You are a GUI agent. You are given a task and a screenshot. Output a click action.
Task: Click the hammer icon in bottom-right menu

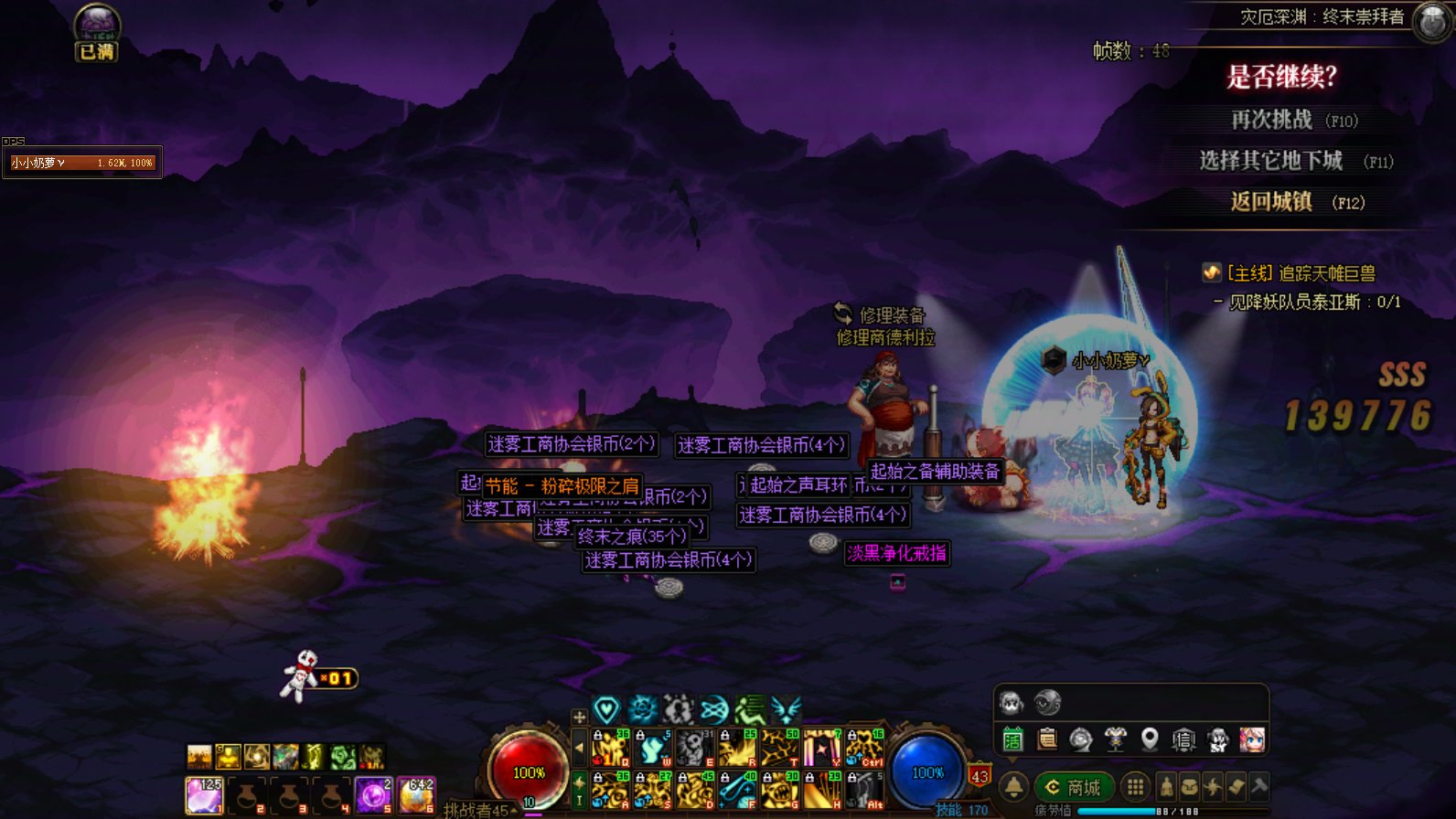coord(1259,786)
